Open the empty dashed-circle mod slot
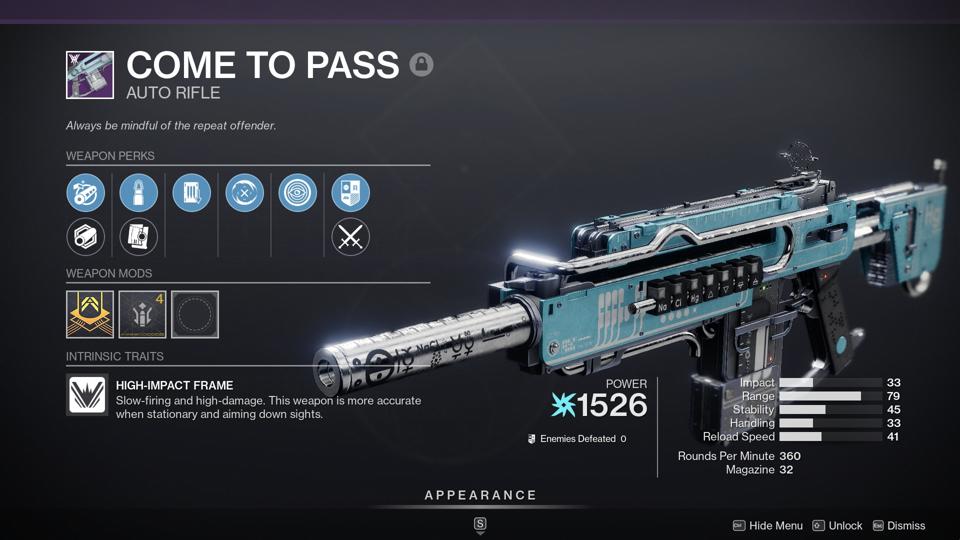 tap(195, 314)
